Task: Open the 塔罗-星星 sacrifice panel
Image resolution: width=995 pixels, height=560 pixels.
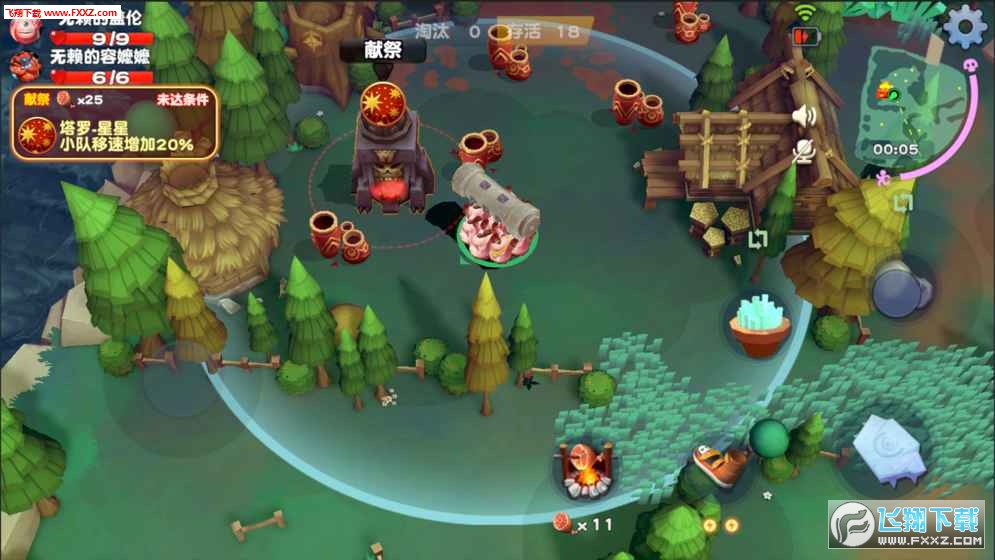Action: [116, 124]
